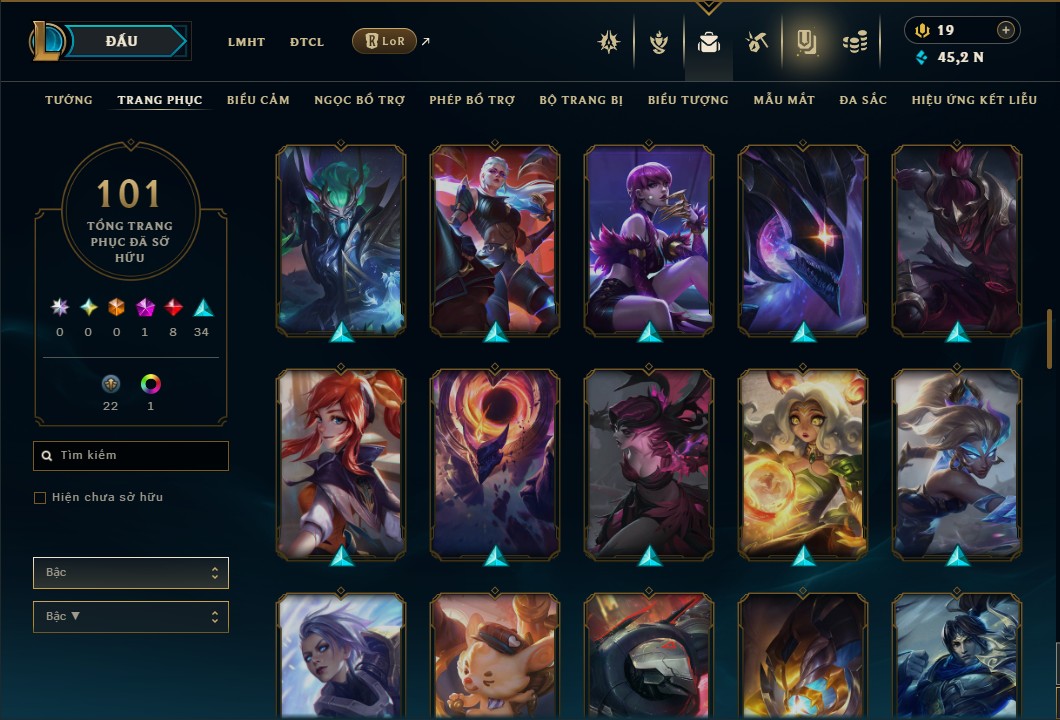This screenshot has height=720, width=1060.
Task: Select the red-haired girl skin card
Action: [340, 462]
